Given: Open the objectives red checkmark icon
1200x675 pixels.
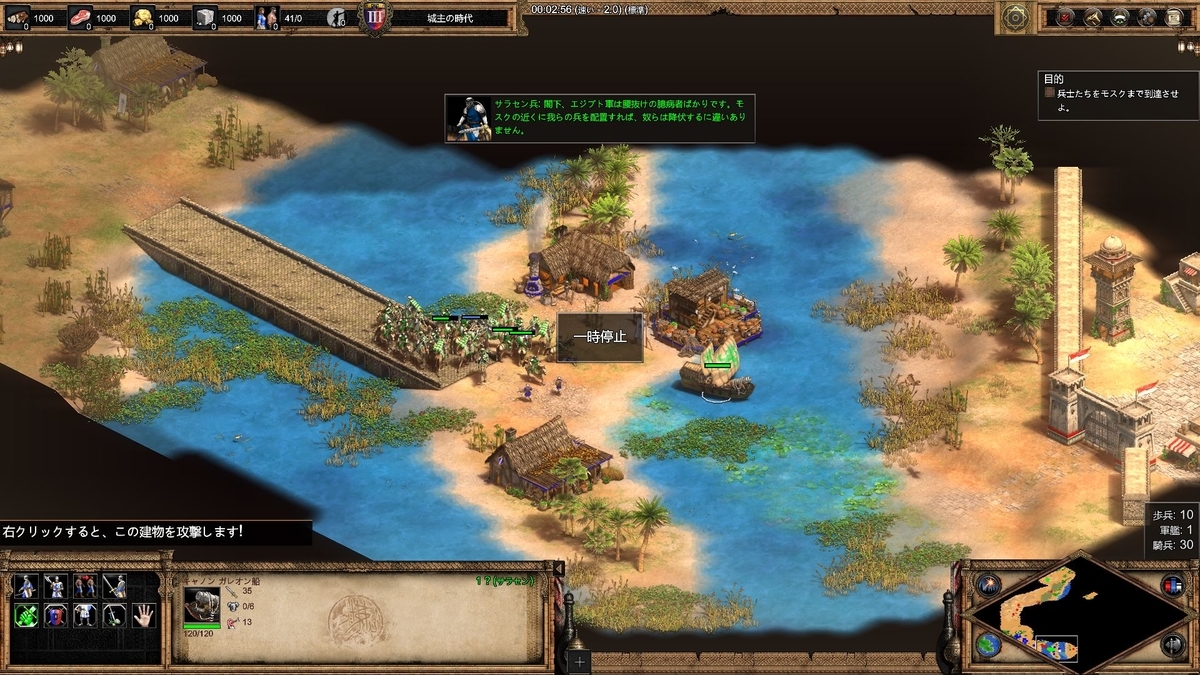Looking at the screenshot, I should pos(1065,17).
